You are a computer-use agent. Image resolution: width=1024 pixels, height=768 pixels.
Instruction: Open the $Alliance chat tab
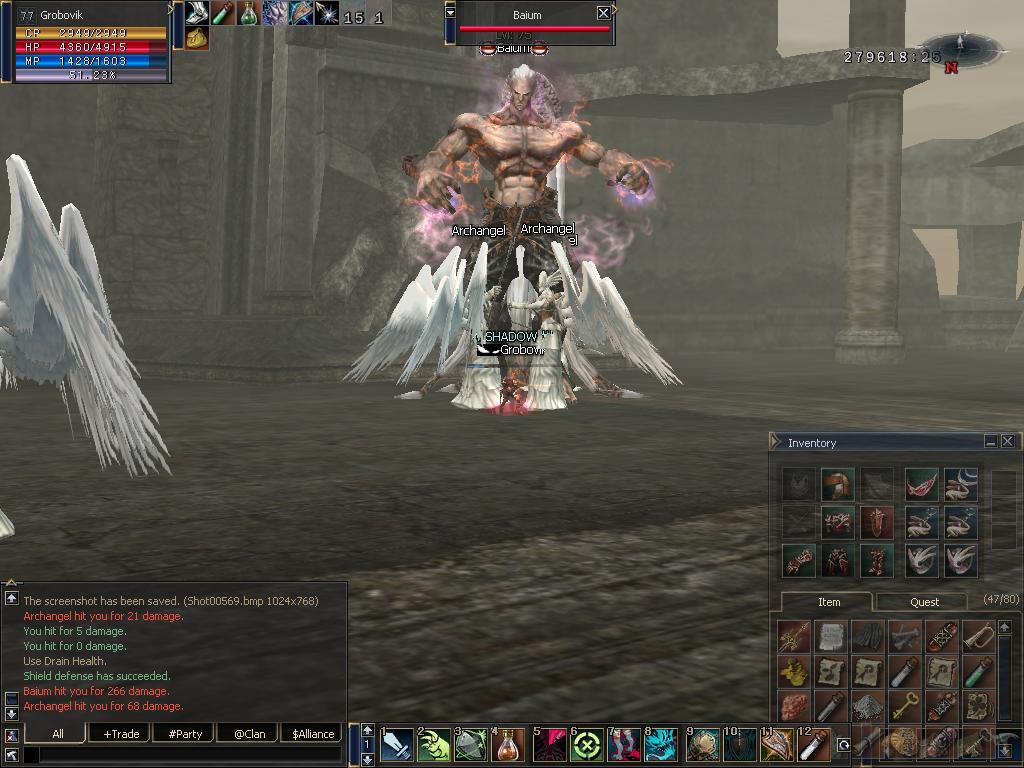point(313,734)
